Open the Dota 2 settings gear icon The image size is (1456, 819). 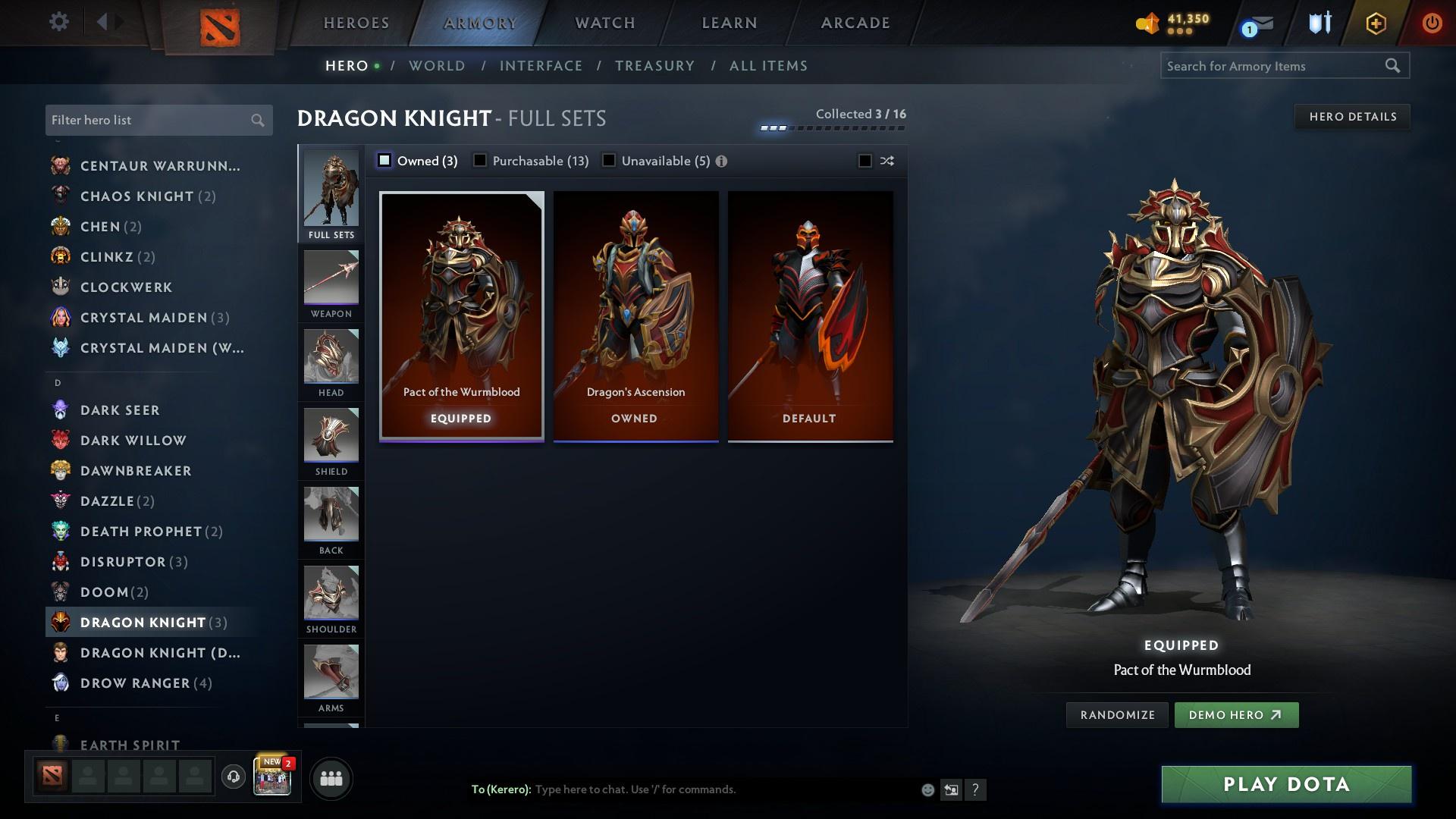tap(58, 22)
